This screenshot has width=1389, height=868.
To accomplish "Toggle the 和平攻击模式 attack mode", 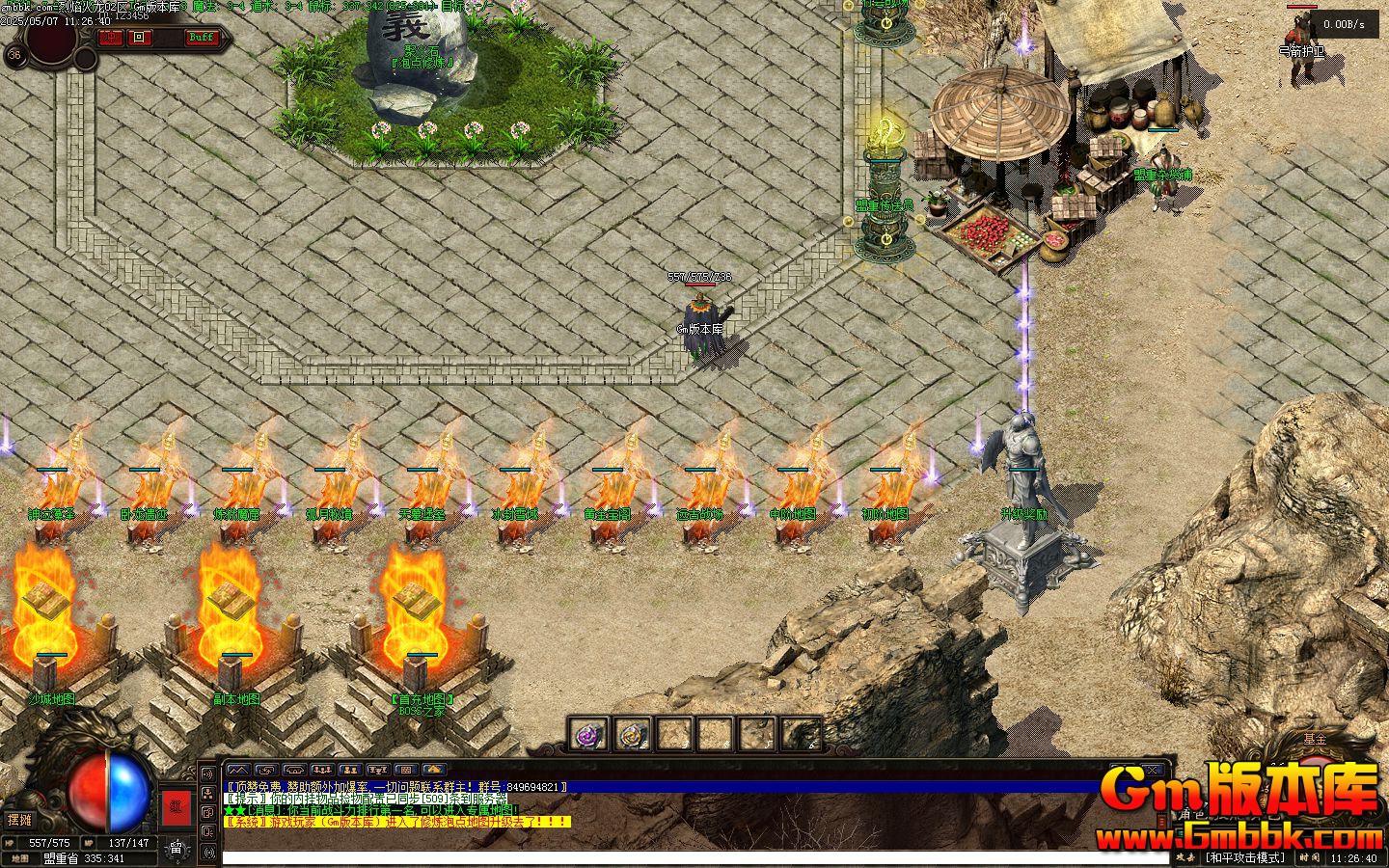I will [x=1246, y=857].
